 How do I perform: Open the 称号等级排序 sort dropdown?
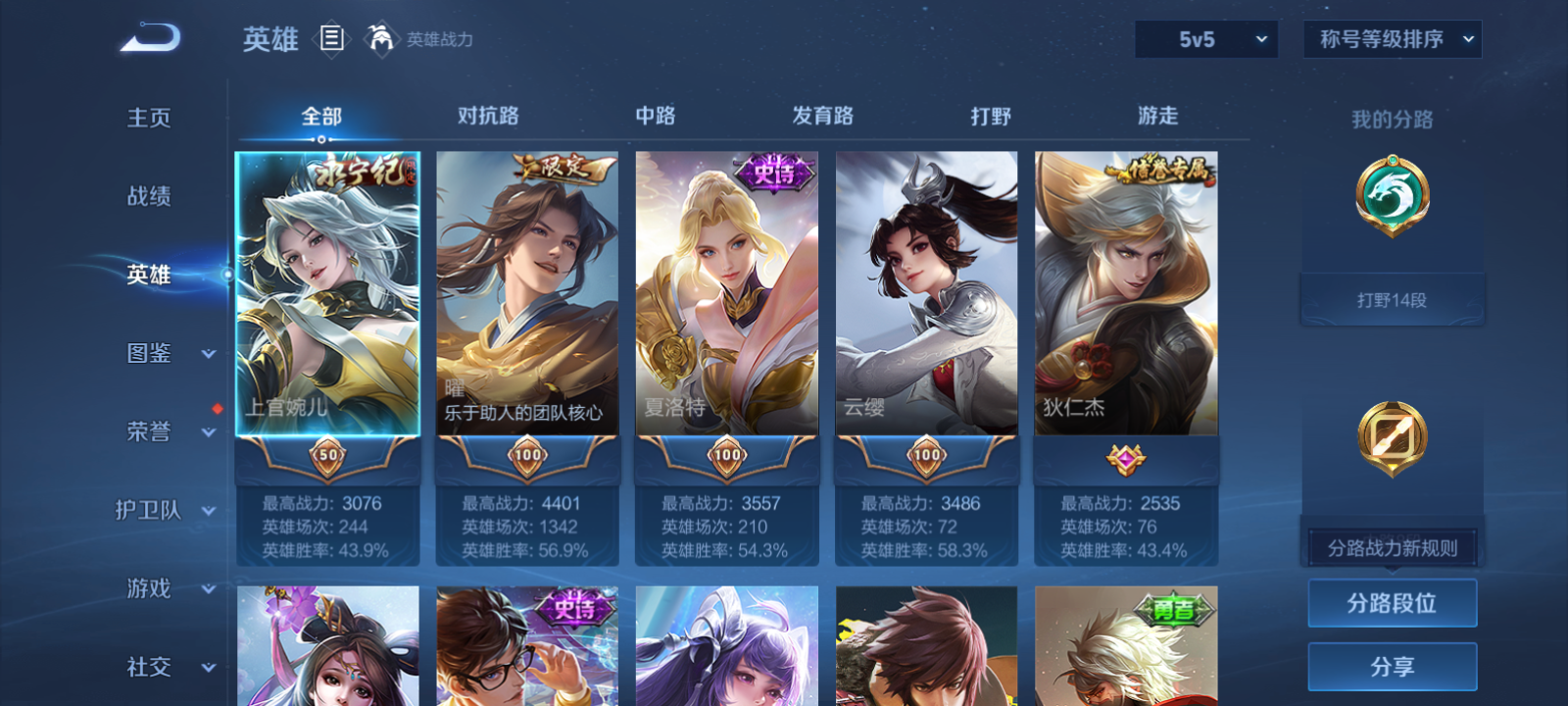click(1391, 39)
